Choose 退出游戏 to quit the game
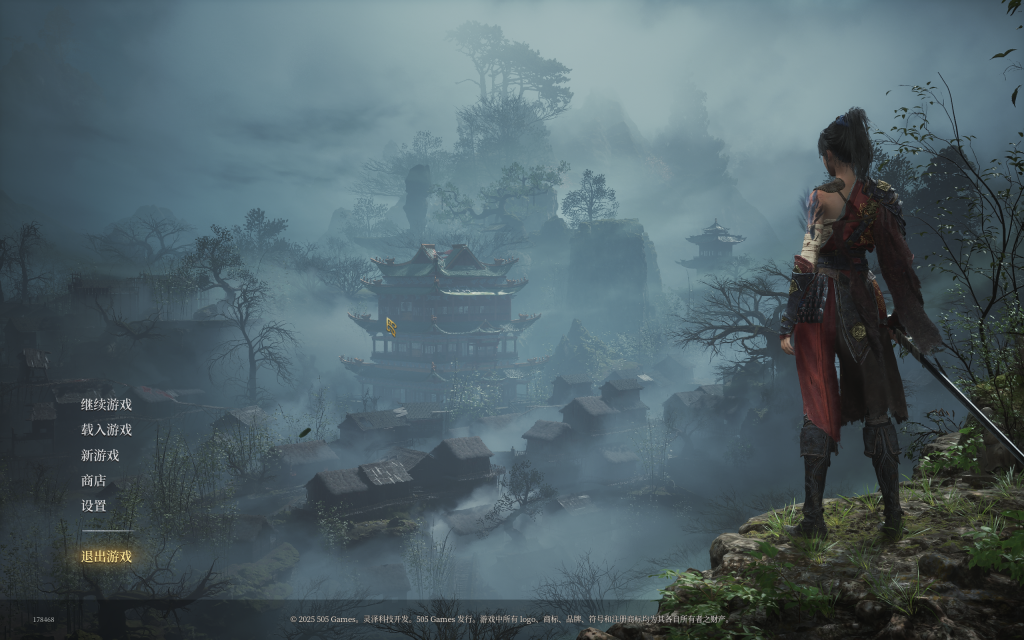 coord(106,557)
